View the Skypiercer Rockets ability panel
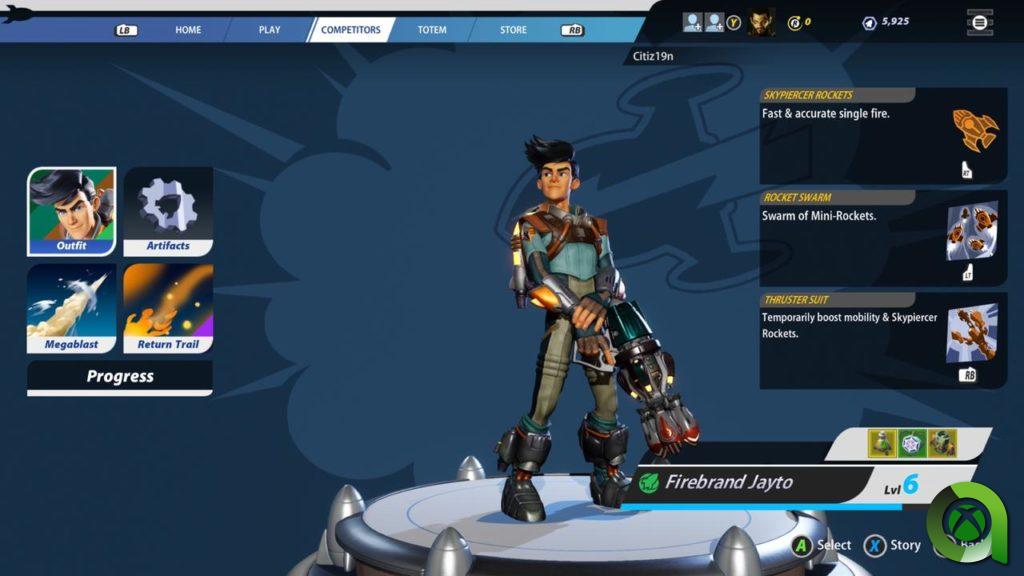This screenshot has width=1024, height=576. [x=882, y=135]
